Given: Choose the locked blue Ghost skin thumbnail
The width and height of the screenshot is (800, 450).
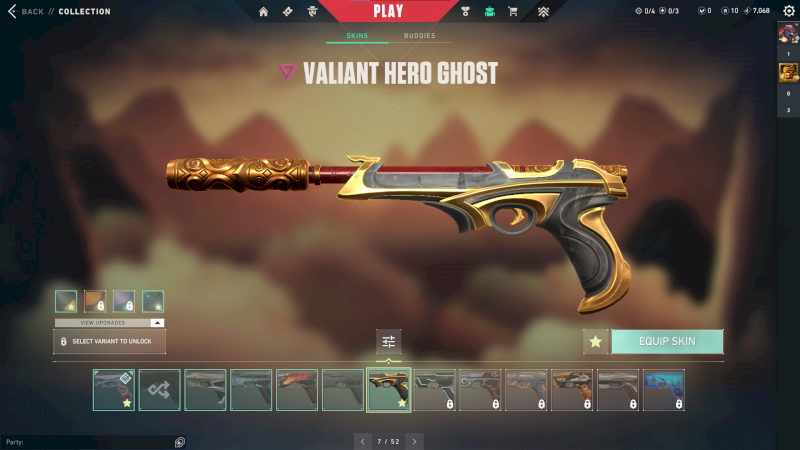Looking at the screenshot, I should (x=664, y=390).
